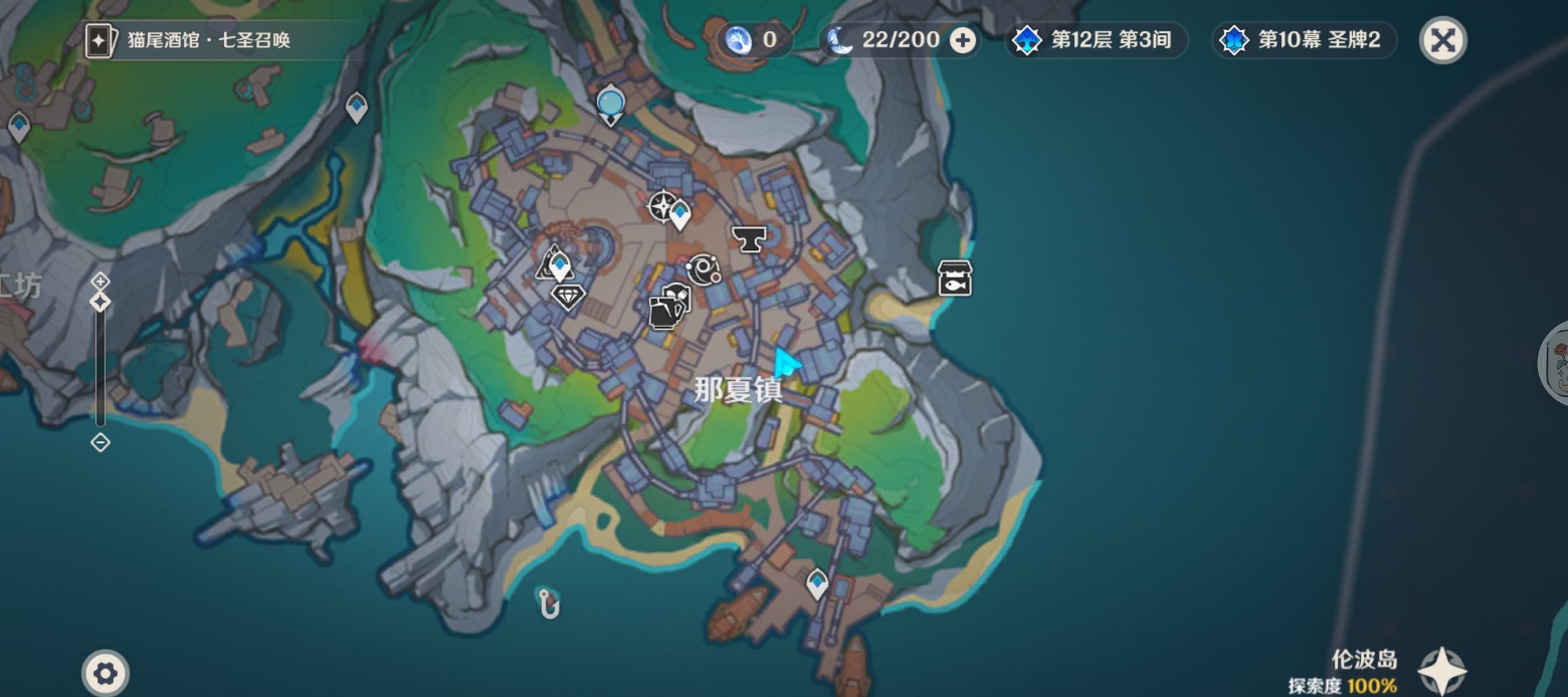This screenshot has height=697, width=1568.
Task: Add Original Resin with the plus button
Action: [963, 41]
